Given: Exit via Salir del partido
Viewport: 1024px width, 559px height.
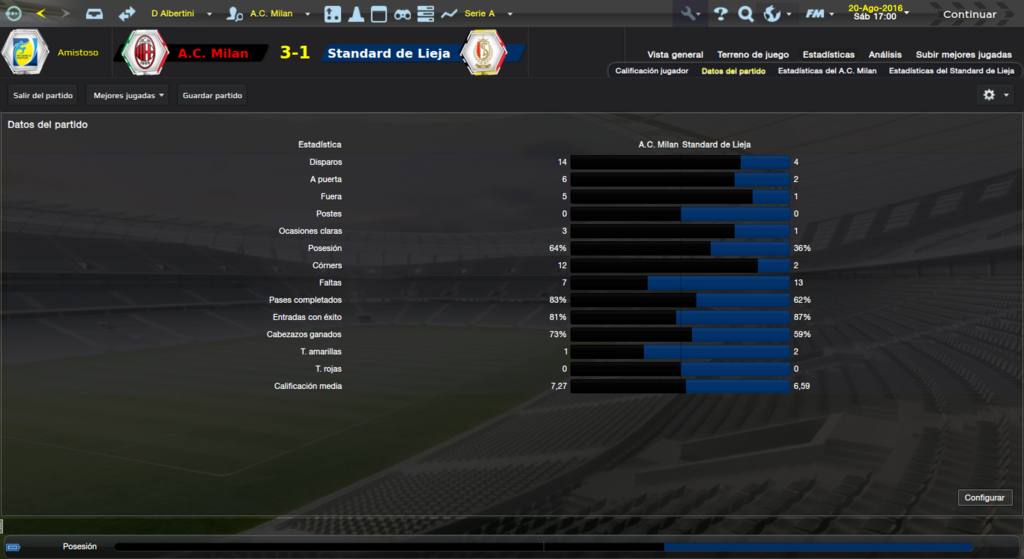Looking at the screenshot, I should (x=43, y=95).
